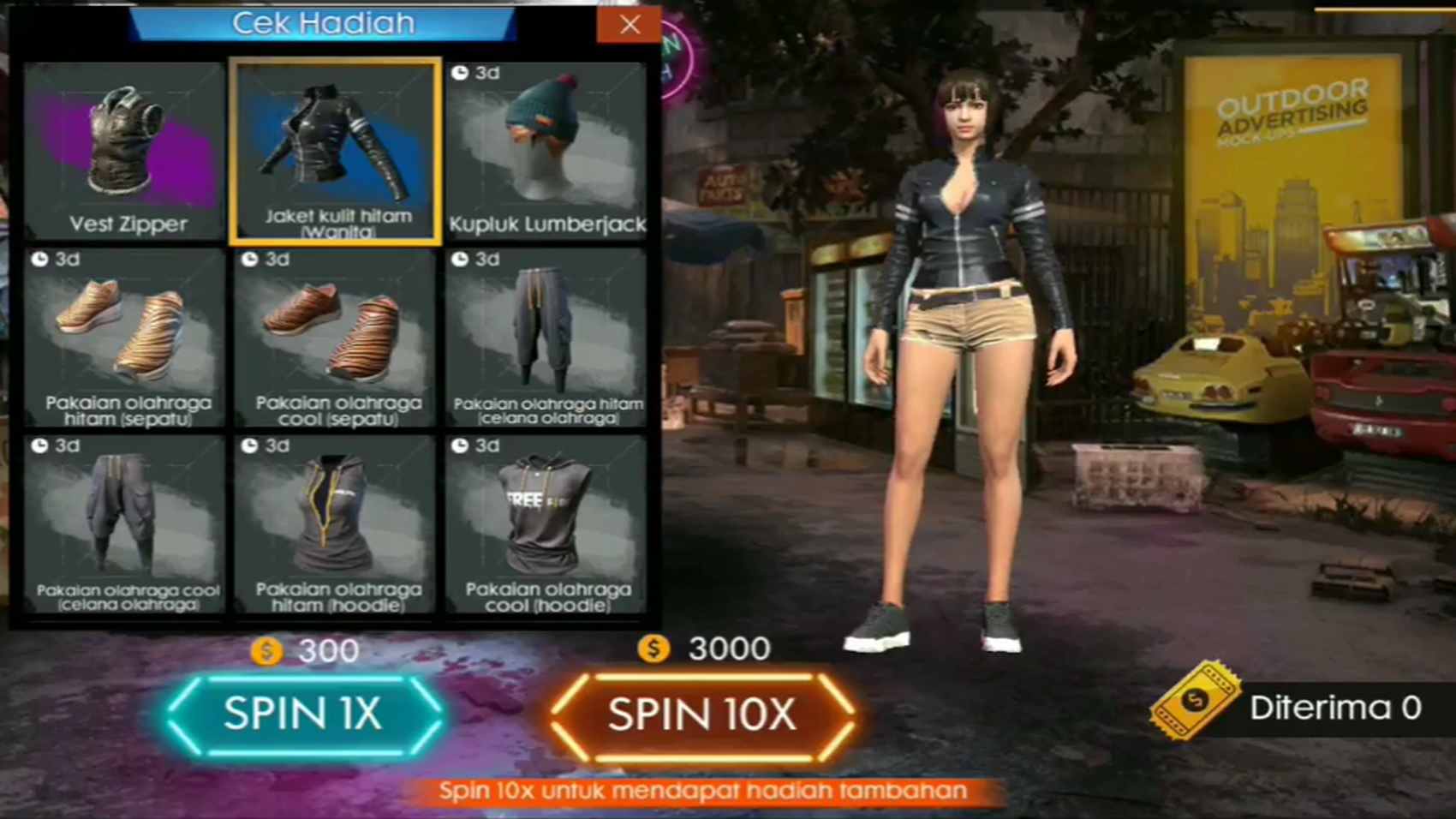The width and height of the screenshot is (1456, 819).
Task: Click the clock icon on celana olahraga cool item
Action: tap(41, 445)
